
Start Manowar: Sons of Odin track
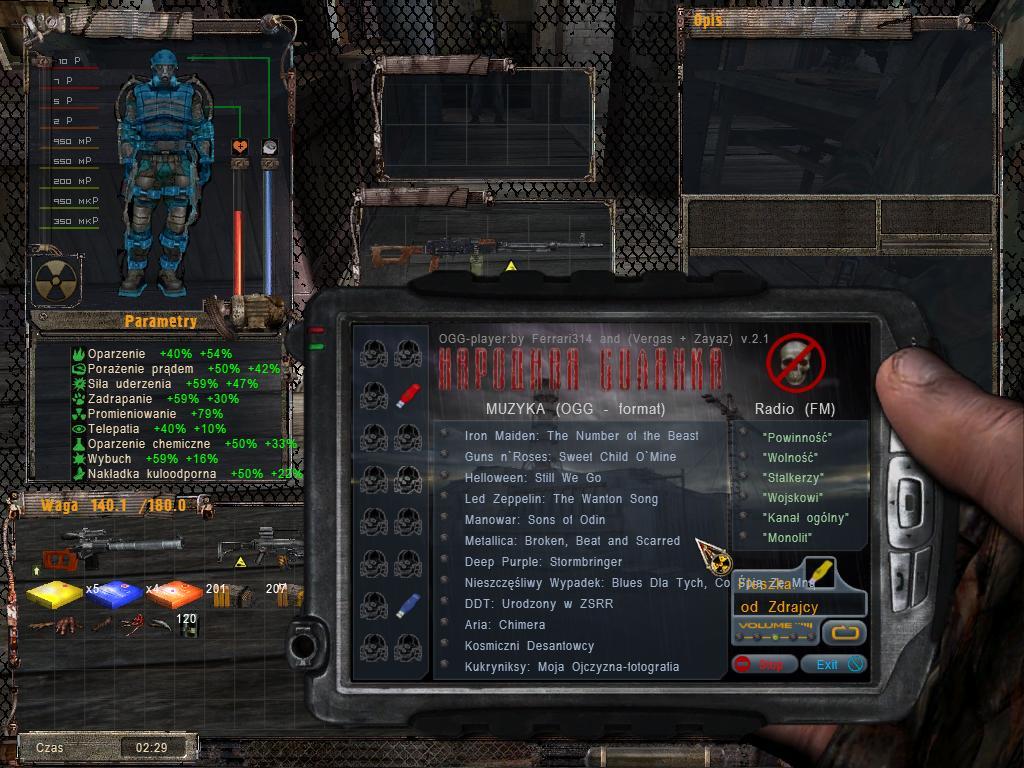point(535,520)
